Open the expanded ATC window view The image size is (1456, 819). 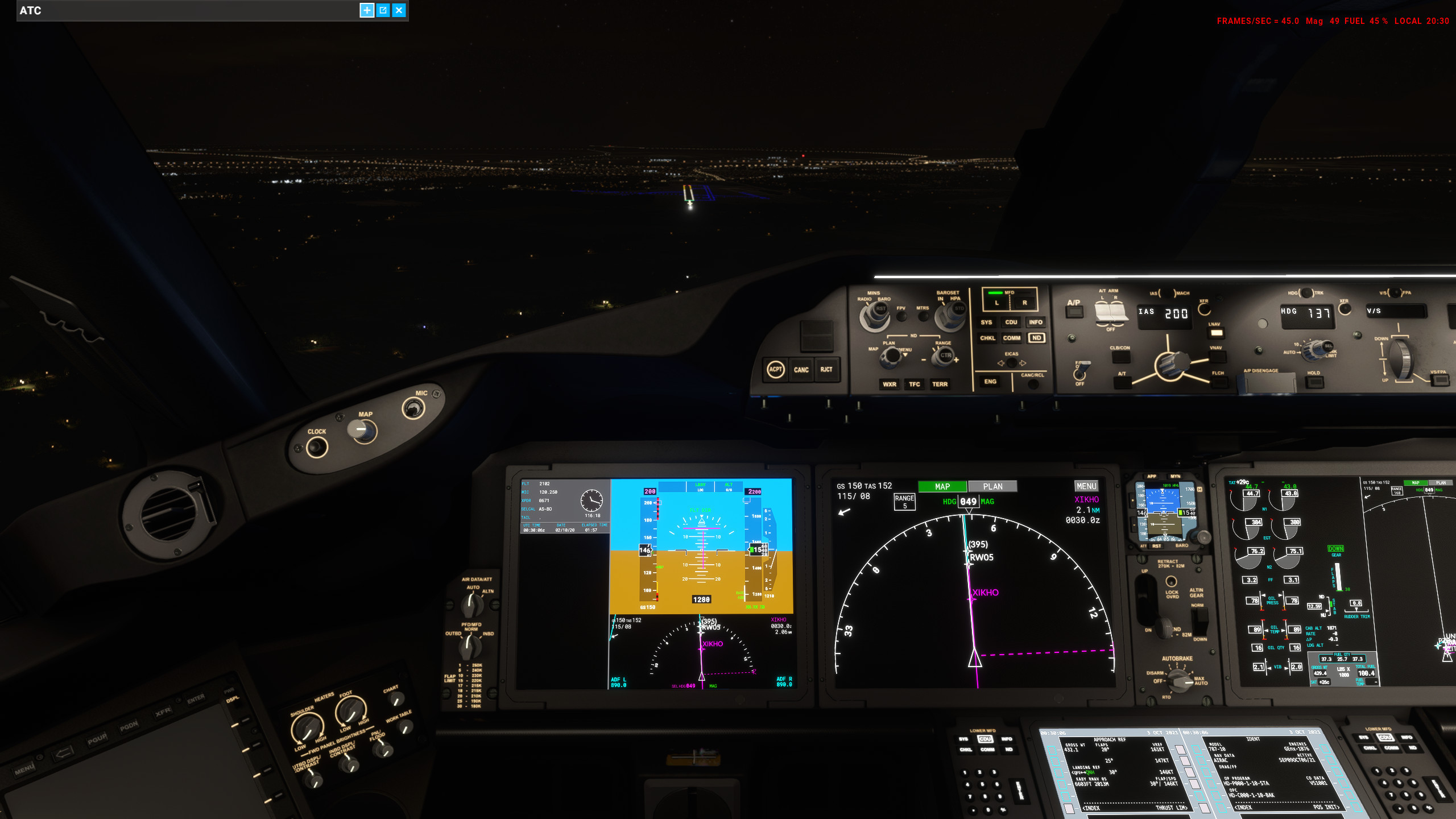point(382,10)
